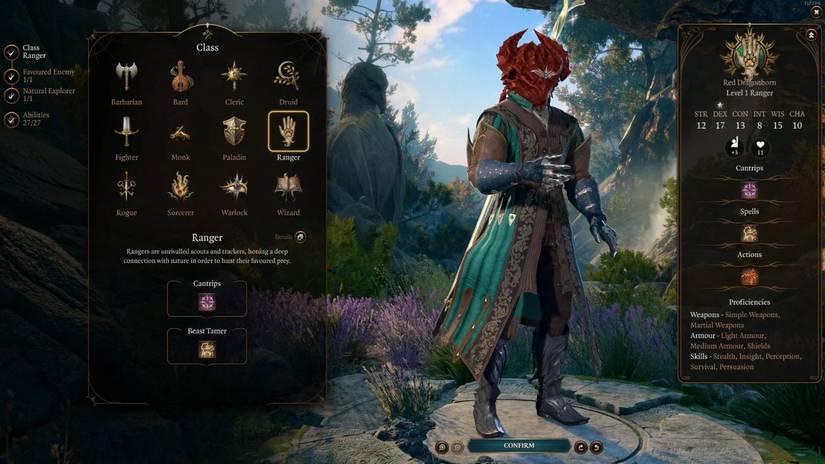Choose the Bard class
This screenshot has height=464, width=825.
click(x=180, y=77)
